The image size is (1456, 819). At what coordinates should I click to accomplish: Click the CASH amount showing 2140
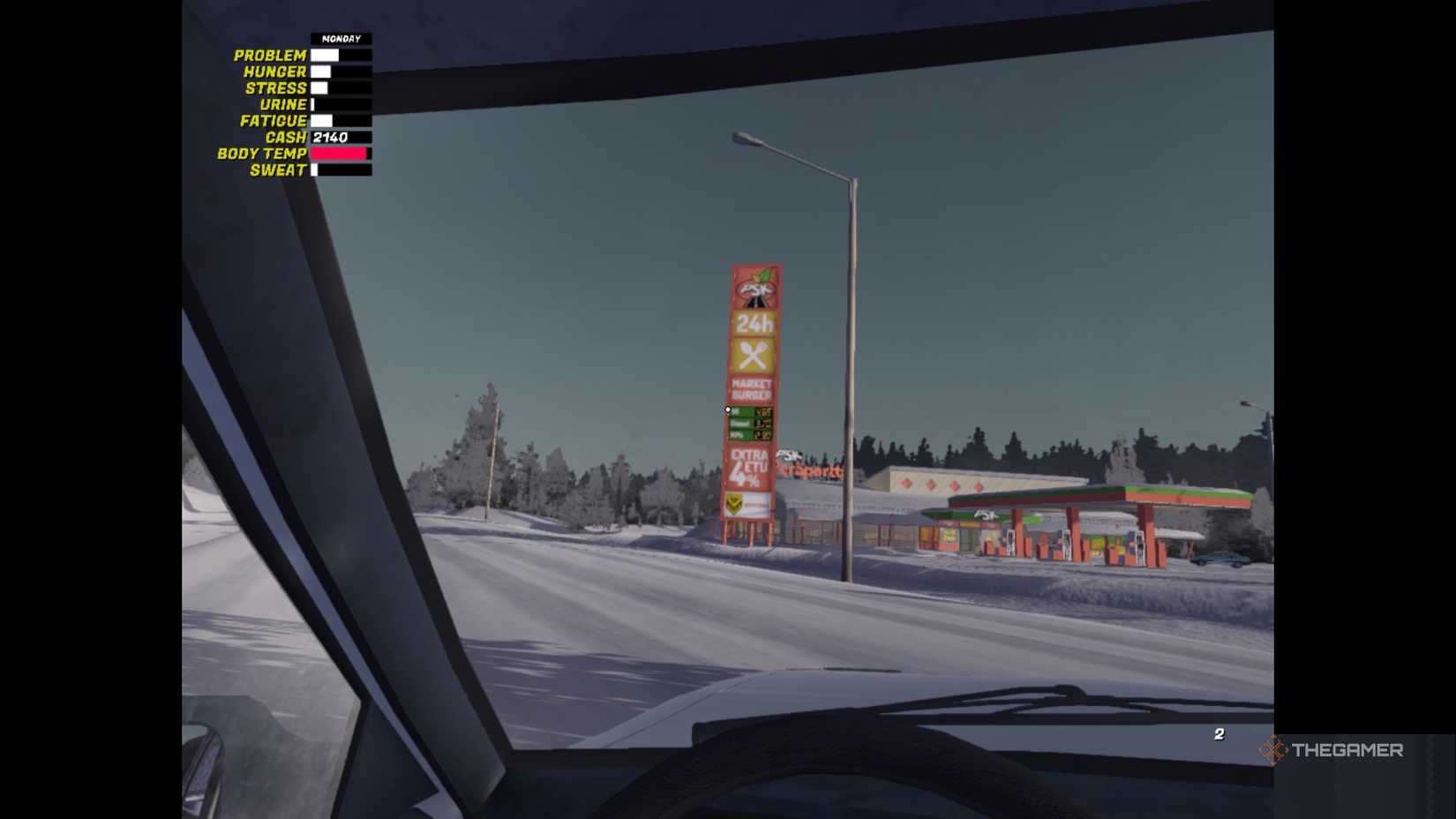point(332,137)
